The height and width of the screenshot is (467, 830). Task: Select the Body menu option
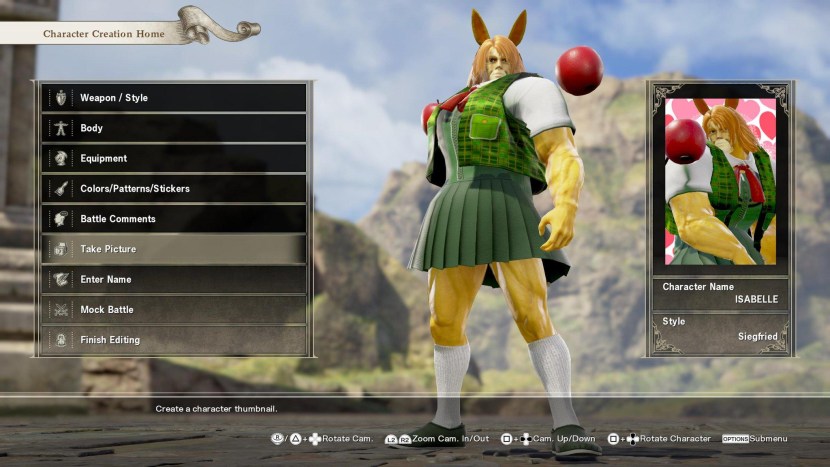[x=174, y=128]
